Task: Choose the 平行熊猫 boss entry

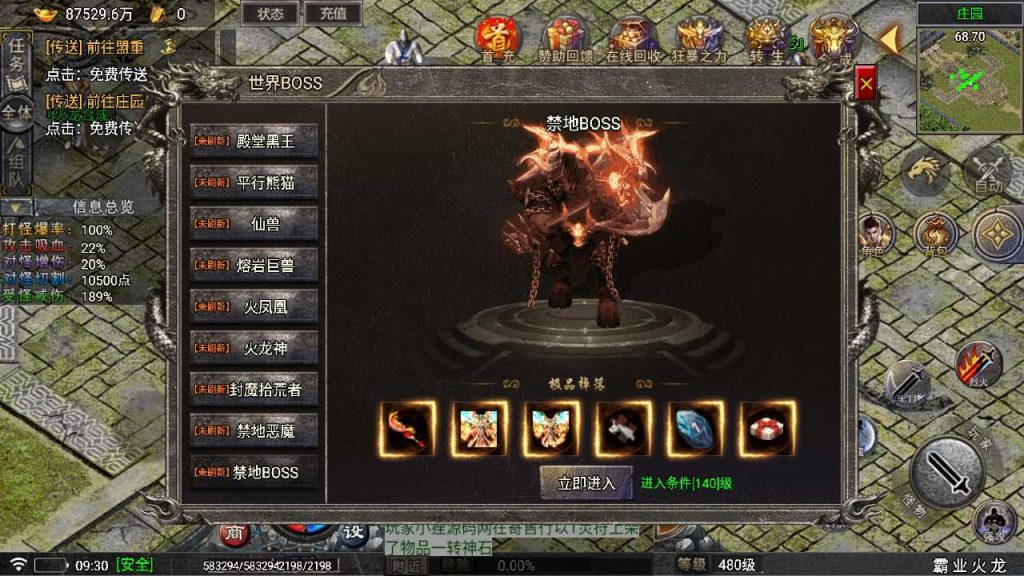Action: click(254, 183)
